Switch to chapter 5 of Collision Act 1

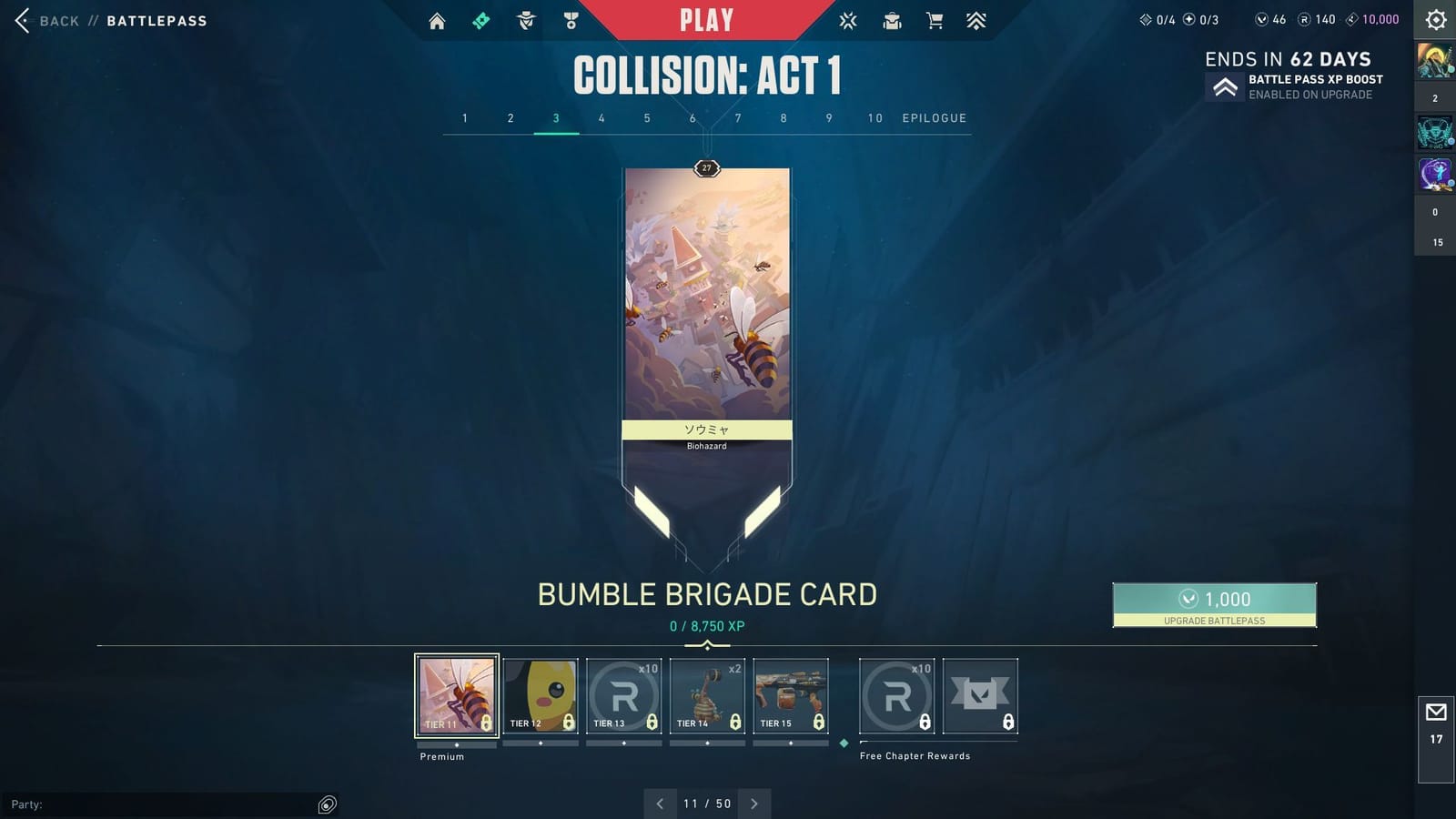click(647, 117)
